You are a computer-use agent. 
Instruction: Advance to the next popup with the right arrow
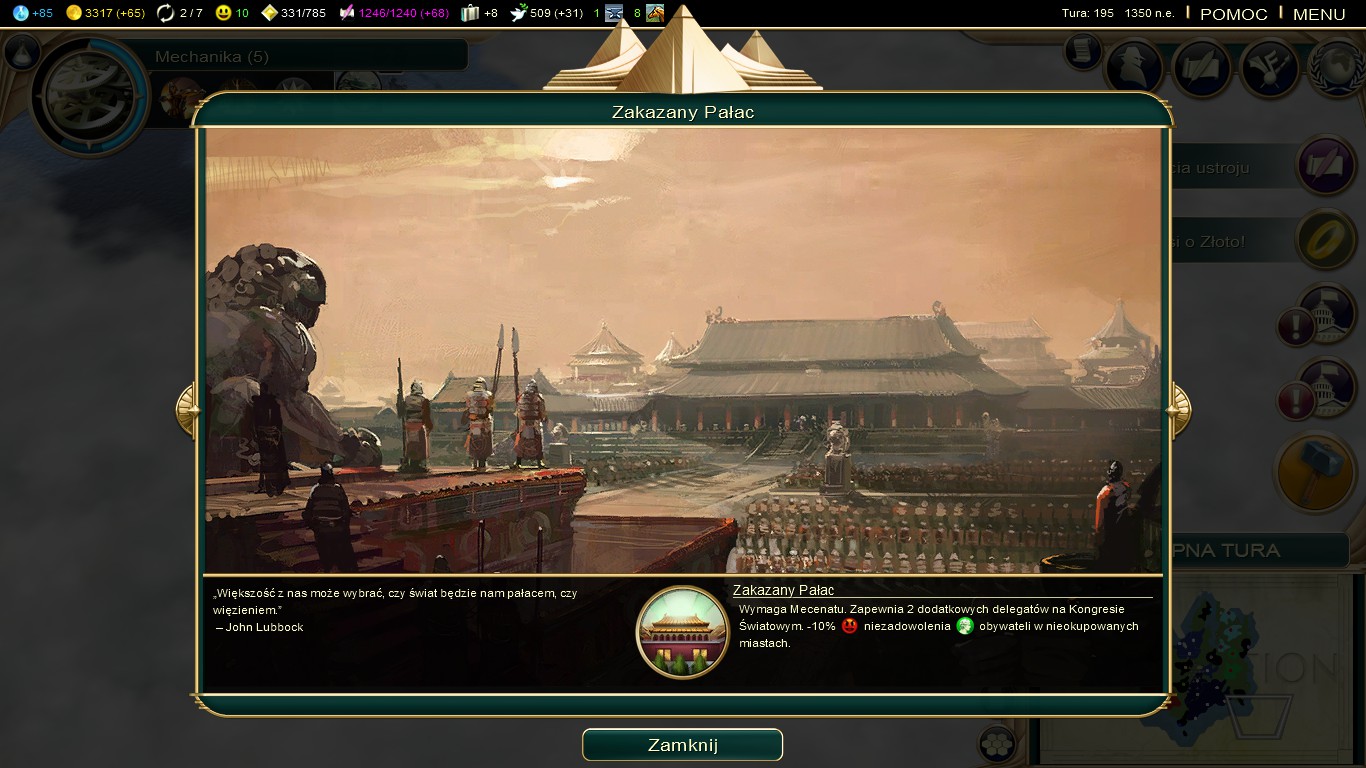1179,409
